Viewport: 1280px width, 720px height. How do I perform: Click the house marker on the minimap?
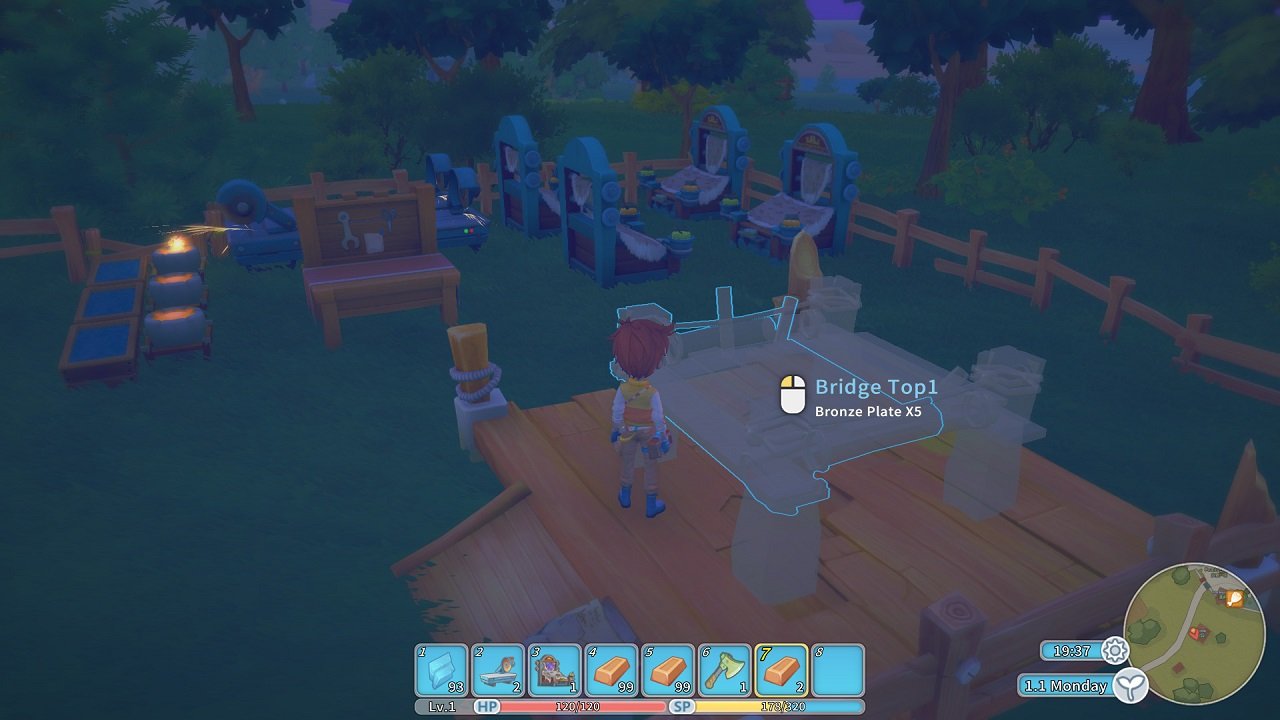(x=1200, y=631)
